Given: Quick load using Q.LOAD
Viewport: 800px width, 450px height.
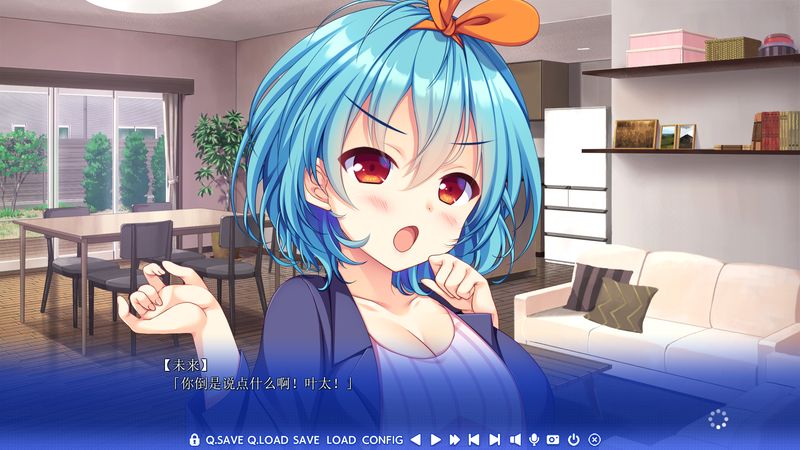Looking at the screenshot, I should click(267, 440).
